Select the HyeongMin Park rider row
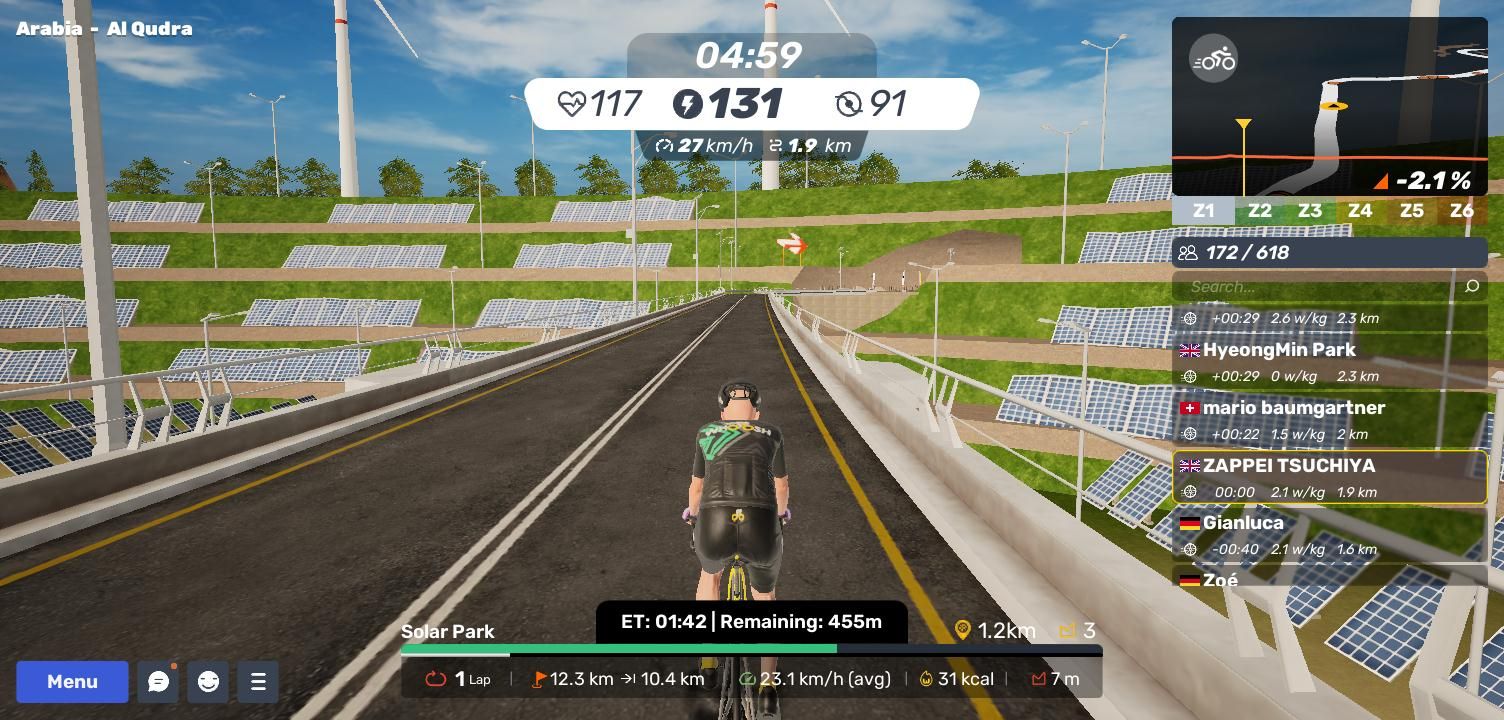 pos(1329,361)
